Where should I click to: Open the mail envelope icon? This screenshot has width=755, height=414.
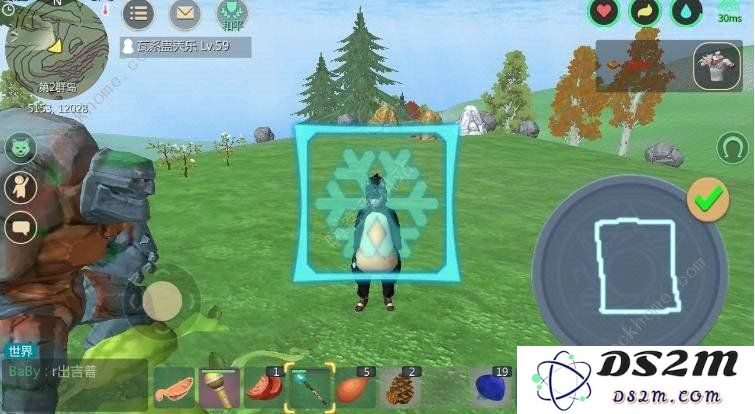pyautogui.click(x=185, y=14)
